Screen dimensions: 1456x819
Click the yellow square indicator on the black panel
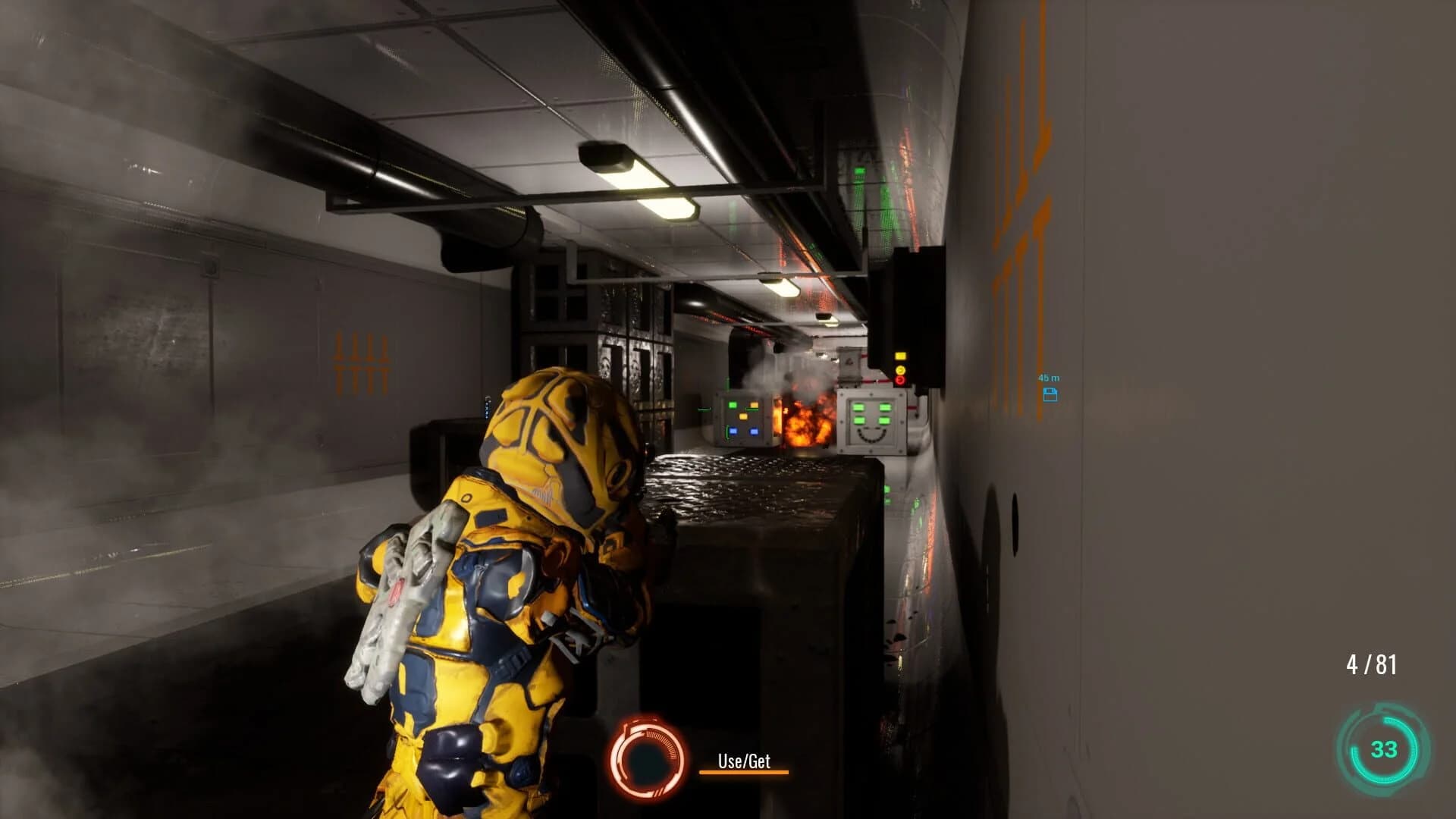[901, 356]
